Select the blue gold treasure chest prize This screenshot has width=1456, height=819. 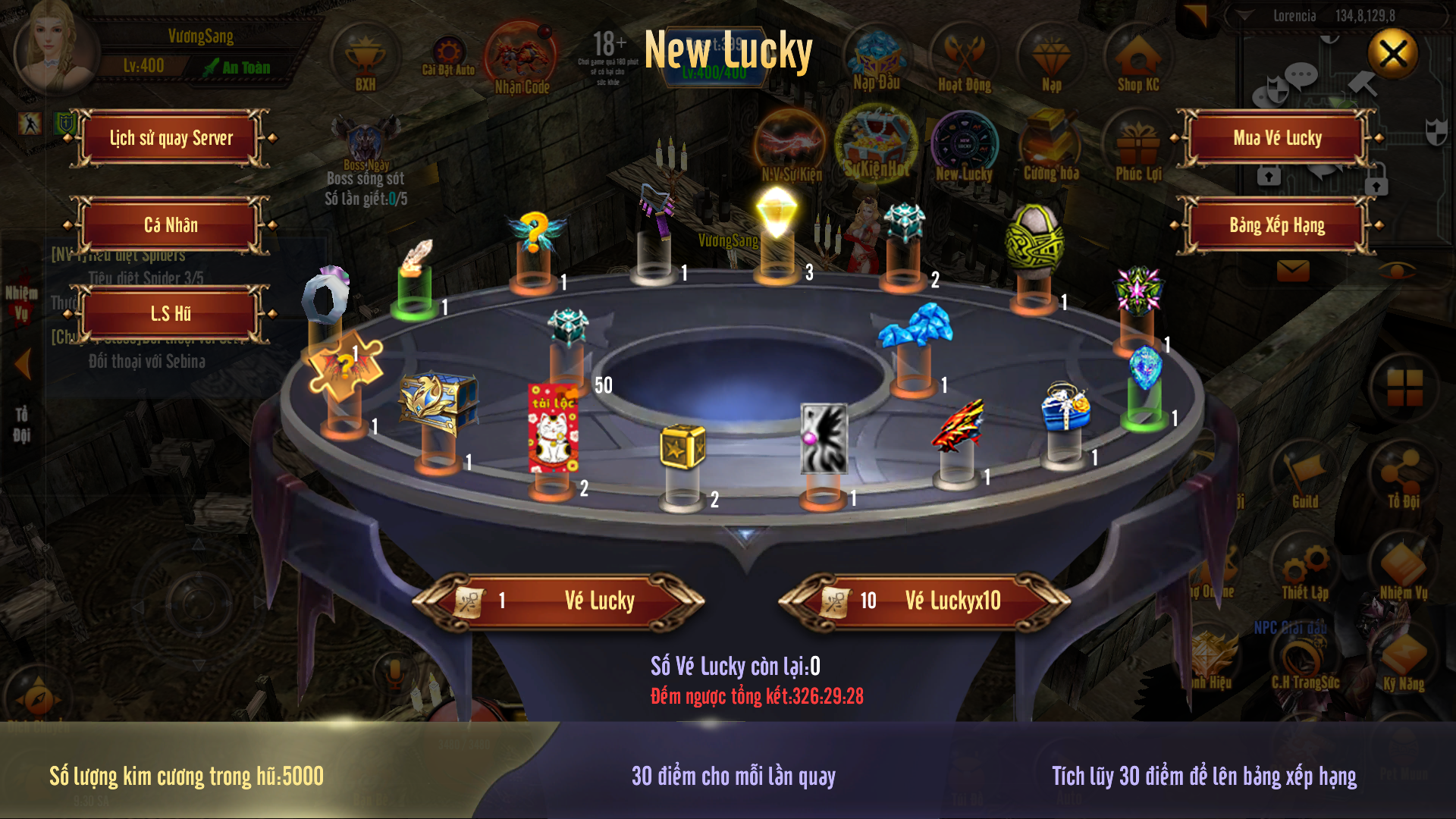[x=438, y=402]
